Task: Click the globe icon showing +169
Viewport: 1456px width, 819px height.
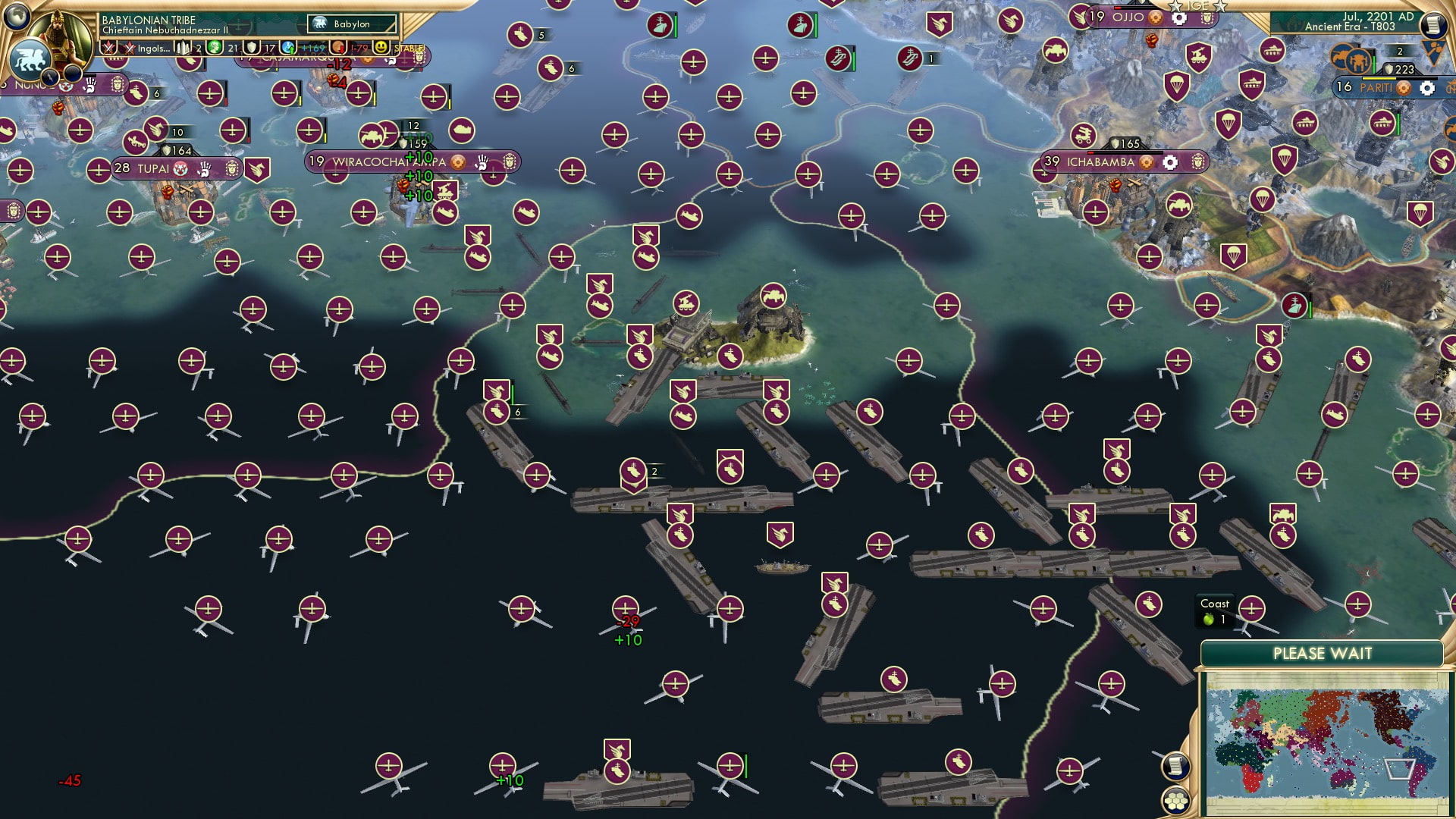Action: pos(289,47)
